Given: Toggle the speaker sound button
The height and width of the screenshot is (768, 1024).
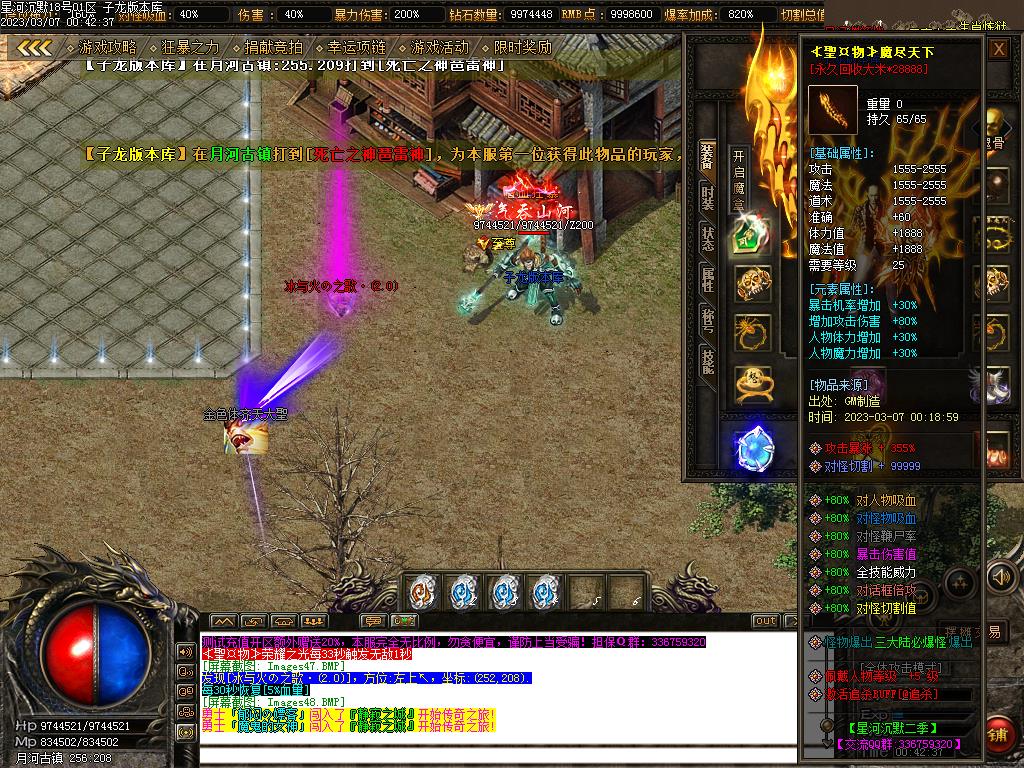Looking at the screenshot, I should [x=998, y=577].
